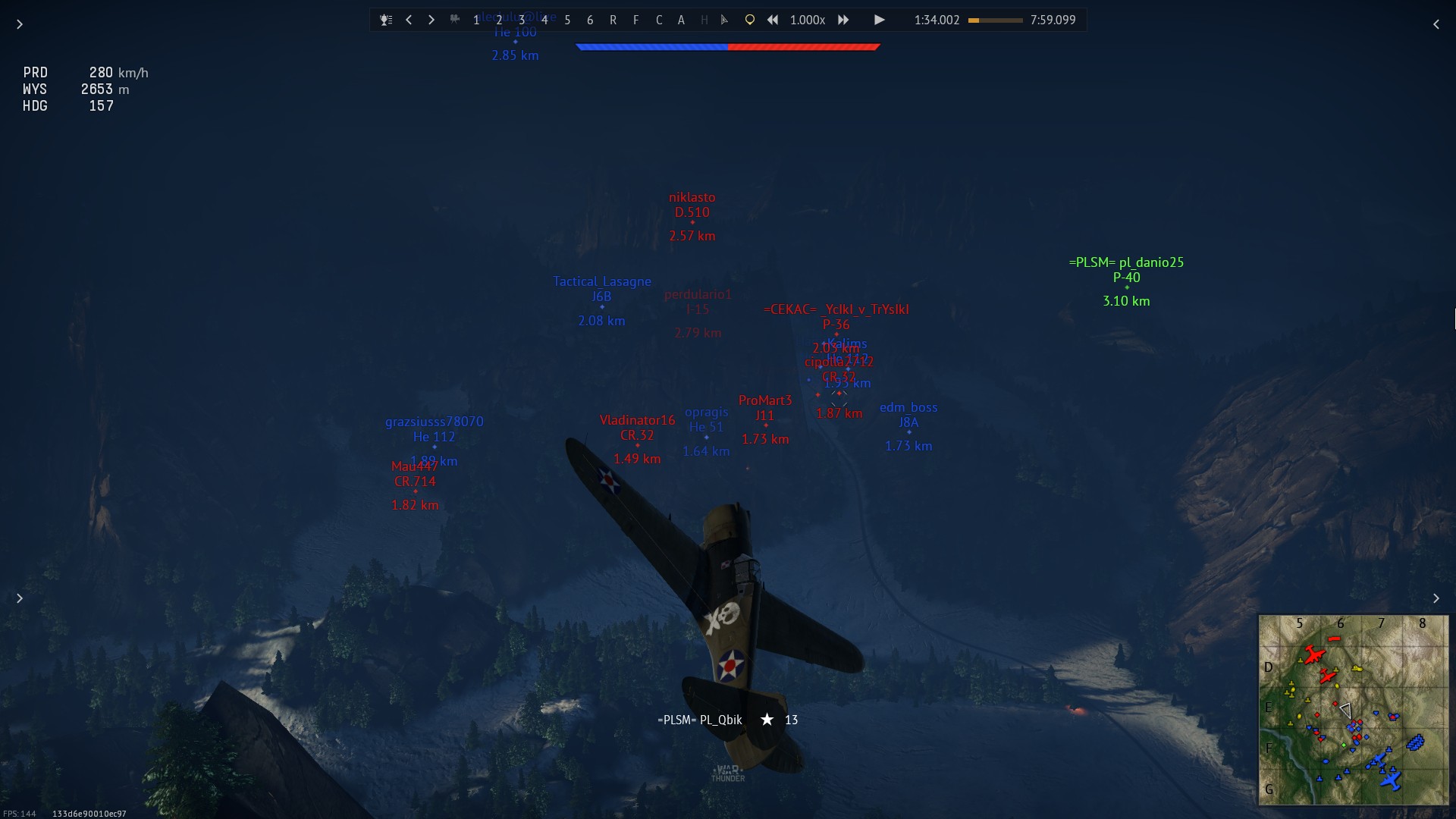The image size is (1456, 819).
Task: Expand the lower-left side panel arrow
Action: 20,598
